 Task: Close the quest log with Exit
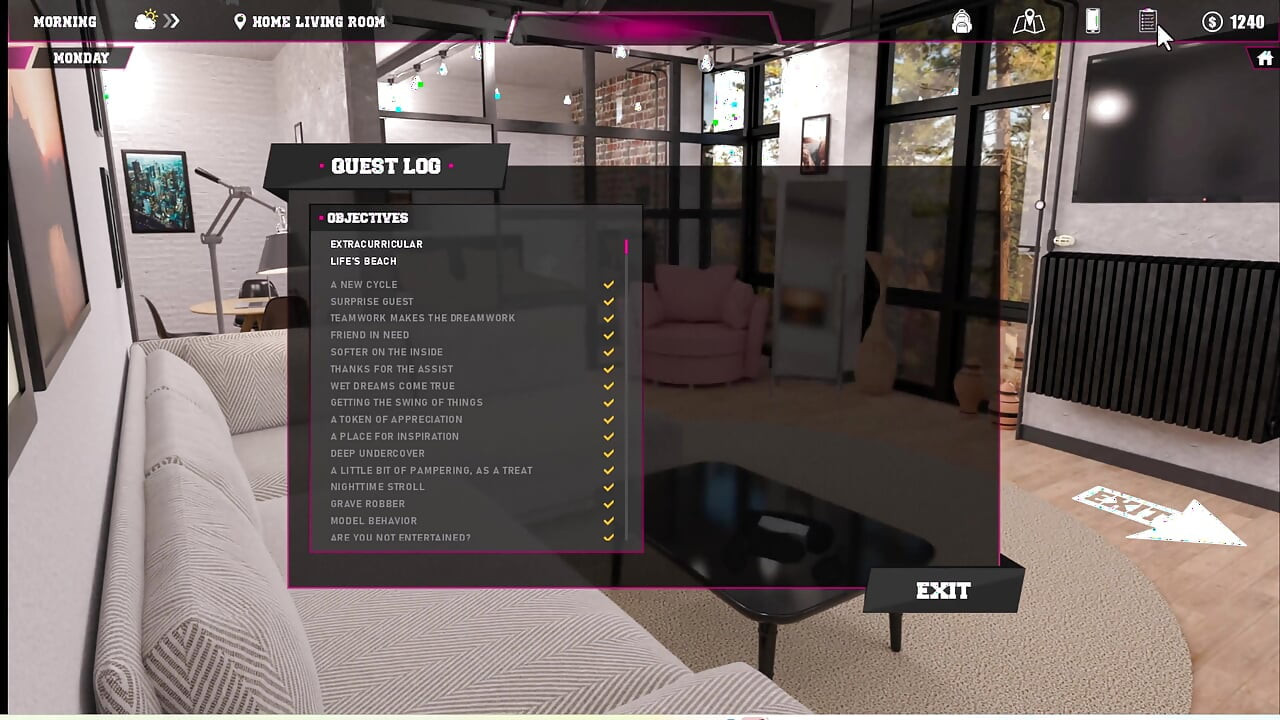click(943, 591)
